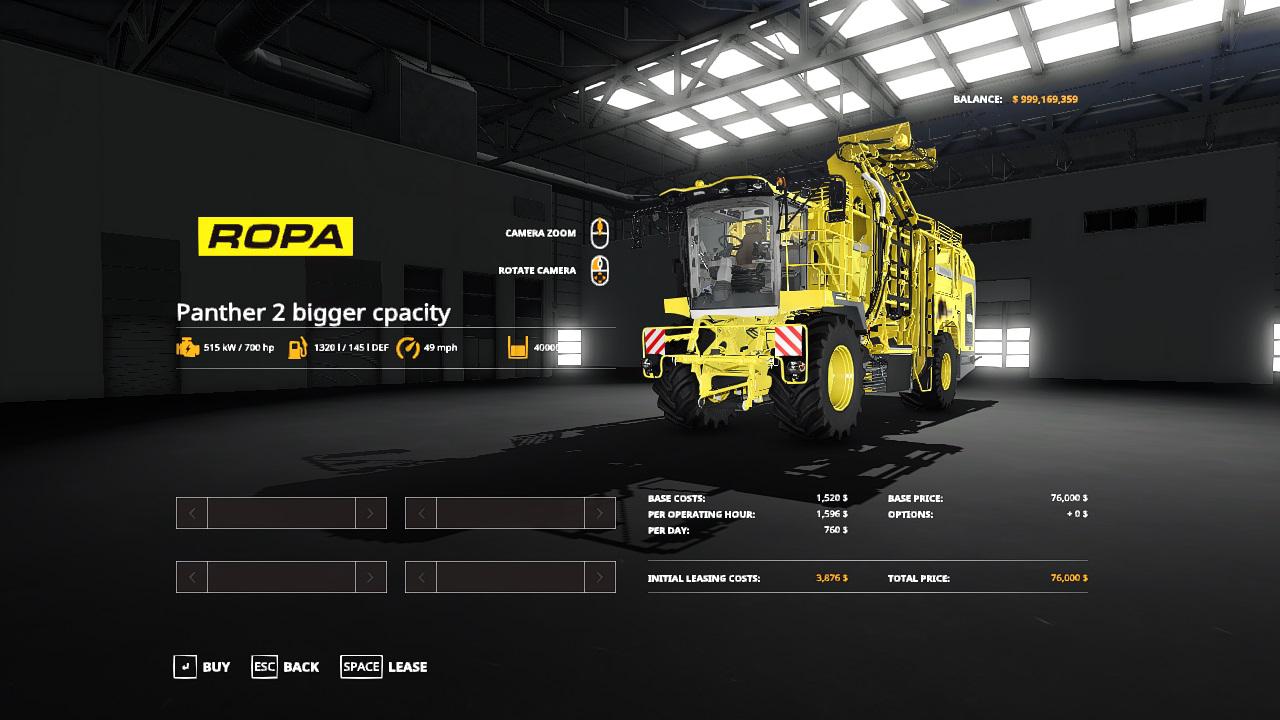Go back to the shop list
The image size is (1280, 720).
(x=286, y=667)
